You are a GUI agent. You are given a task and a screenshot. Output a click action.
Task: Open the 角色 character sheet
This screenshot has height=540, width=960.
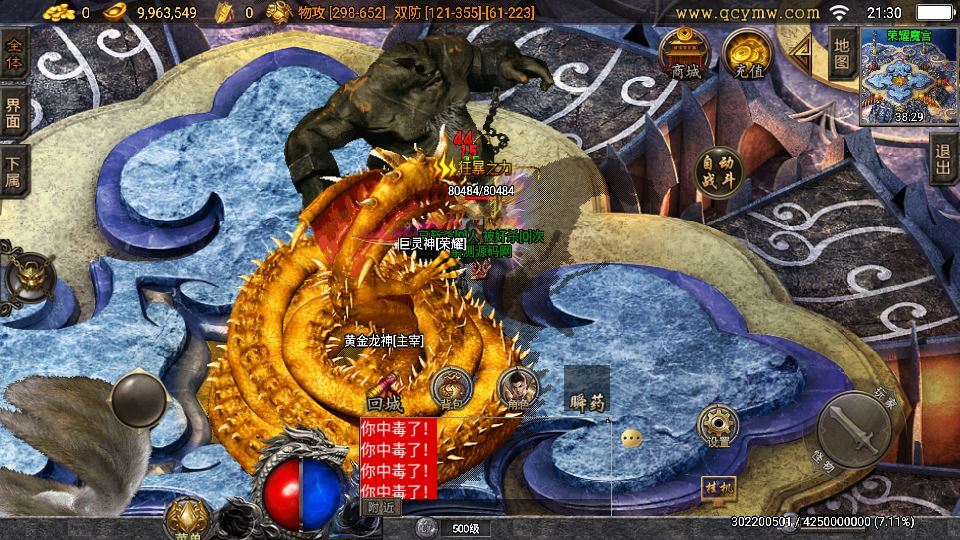click(x=518, y=388)
